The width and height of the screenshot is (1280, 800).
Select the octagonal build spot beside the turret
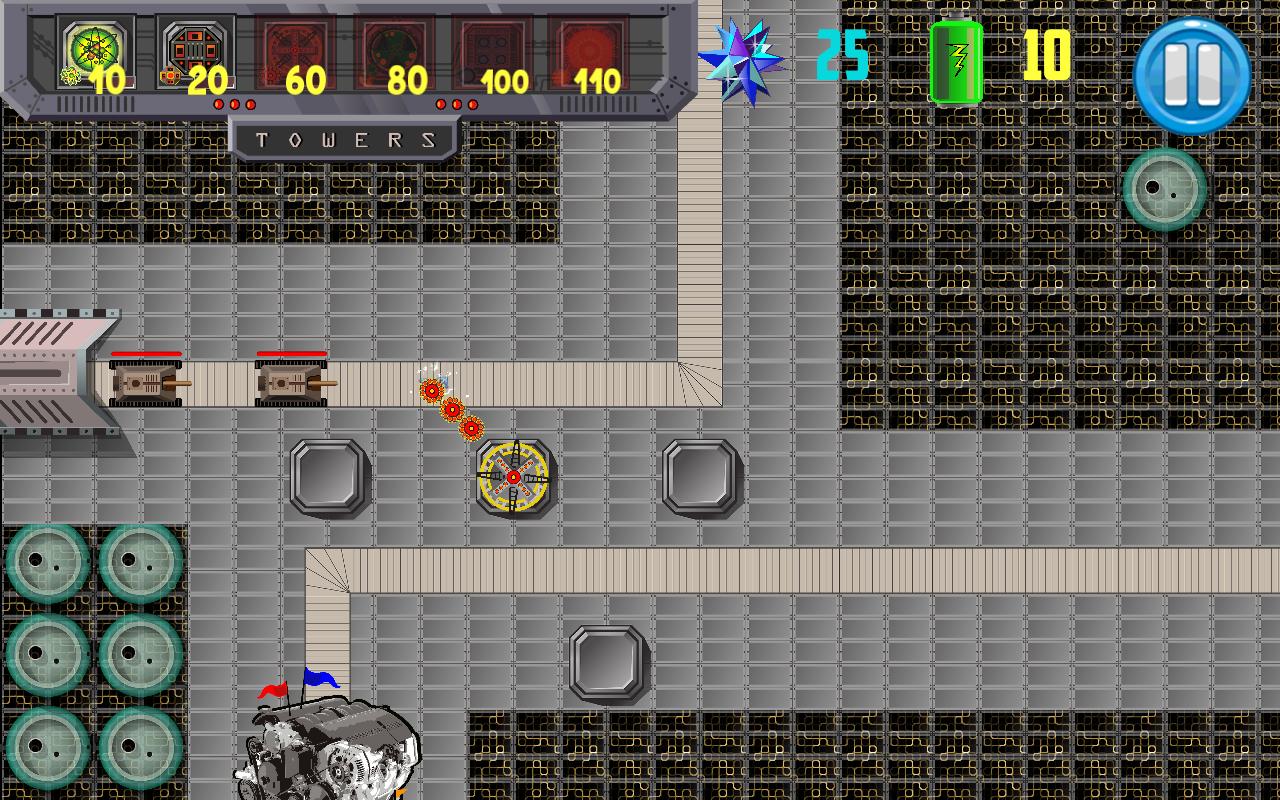(700, 477)
